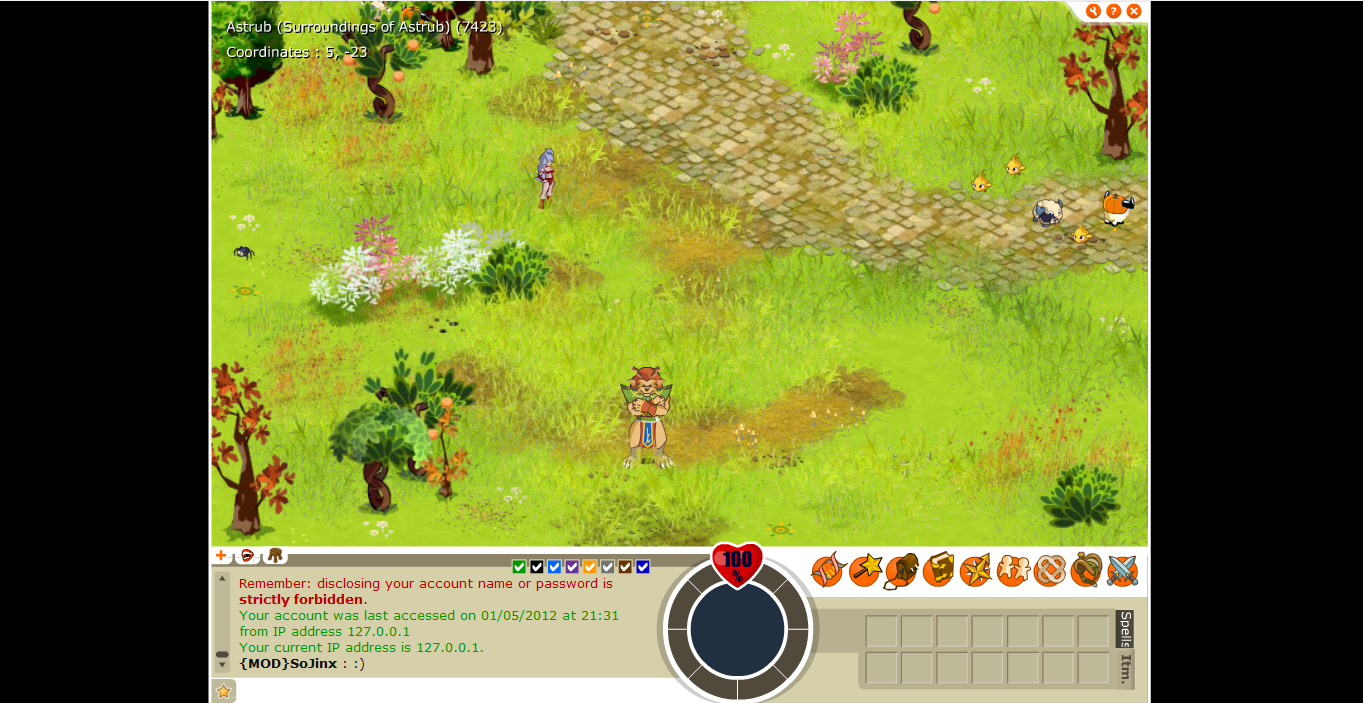Image resolution: width=1363 pixels, height=703 pixels.
Task: Expand chat with the orange plus button
Action: coord(221,556)
